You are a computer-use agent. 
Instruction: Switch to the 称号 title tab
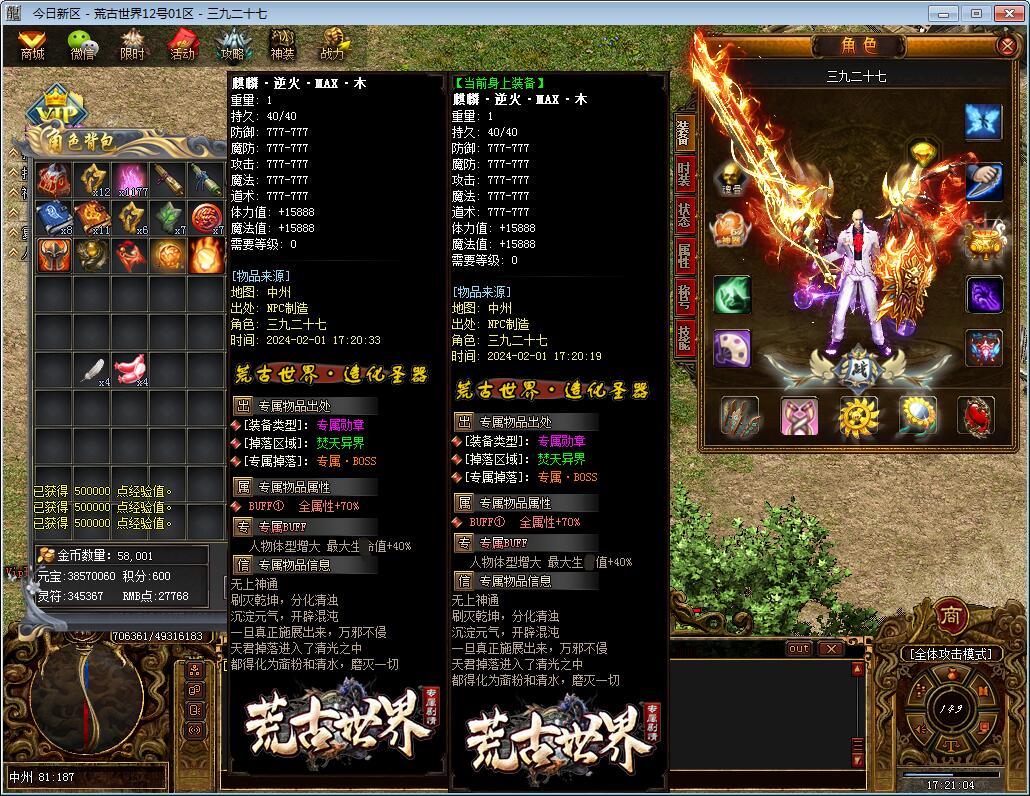click(684, 297)
